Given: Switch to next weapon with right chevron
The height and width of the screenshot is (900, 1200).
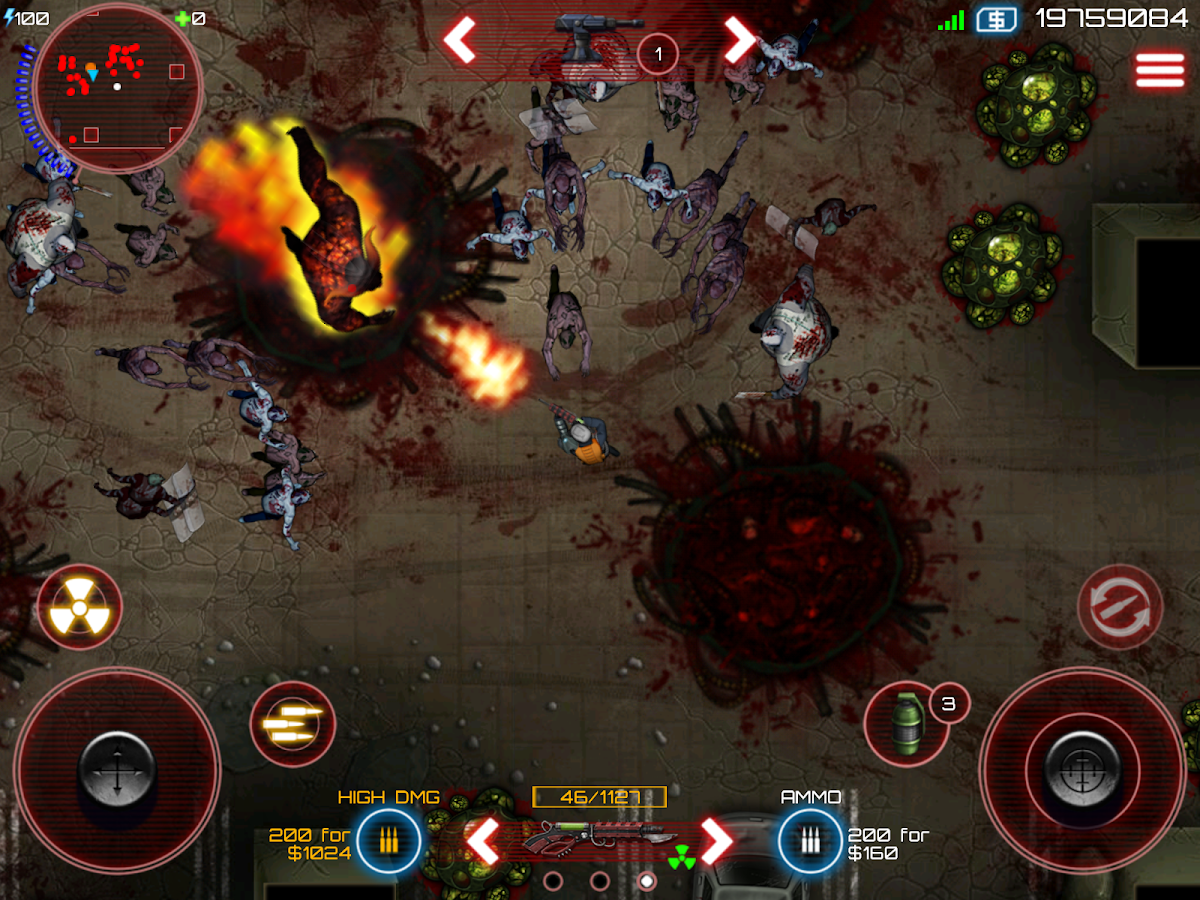Looking at the screenshot, I should pos(716,841).
